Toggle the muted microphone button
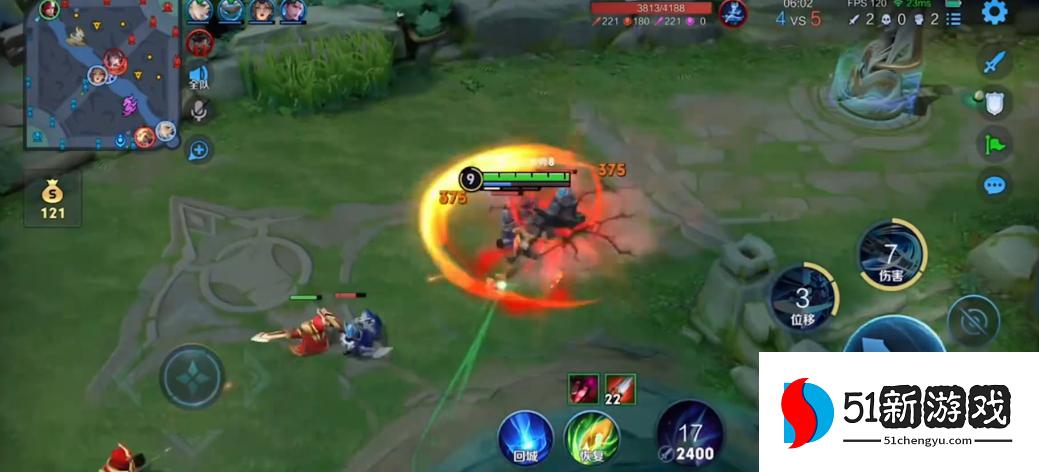Image resolution: width=1039 pixels, height=472 pixels. point(198,112)
